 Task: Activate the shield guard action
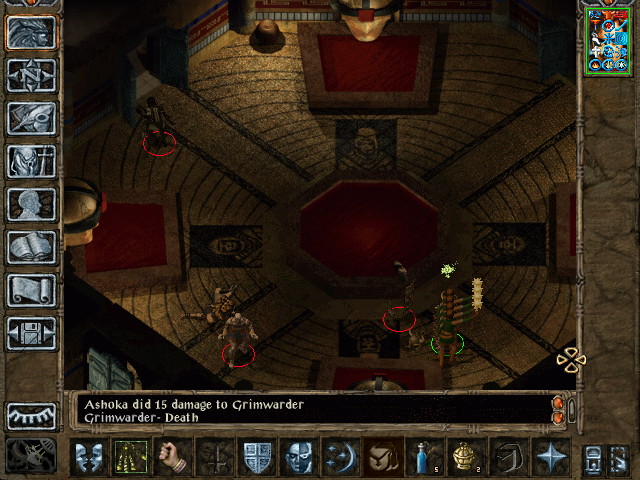click(x=257, y=456)
